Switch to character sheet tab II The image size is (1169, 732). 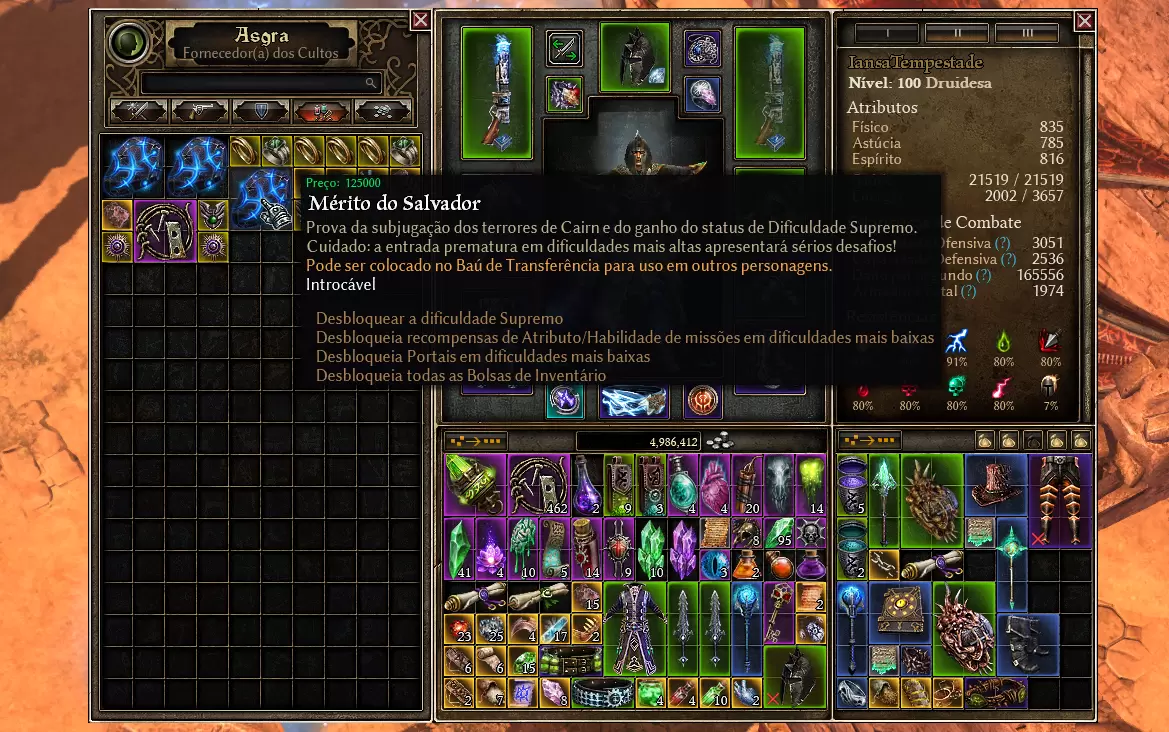click(956, 33)
